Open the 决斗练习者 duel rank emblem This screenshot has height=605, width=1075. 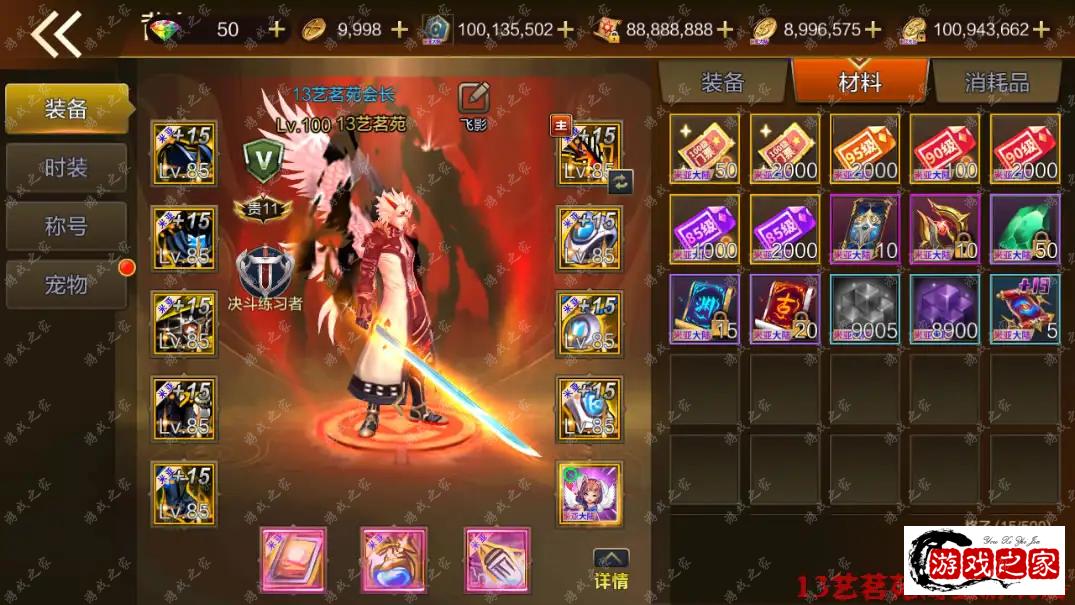(x=264, y=272)
